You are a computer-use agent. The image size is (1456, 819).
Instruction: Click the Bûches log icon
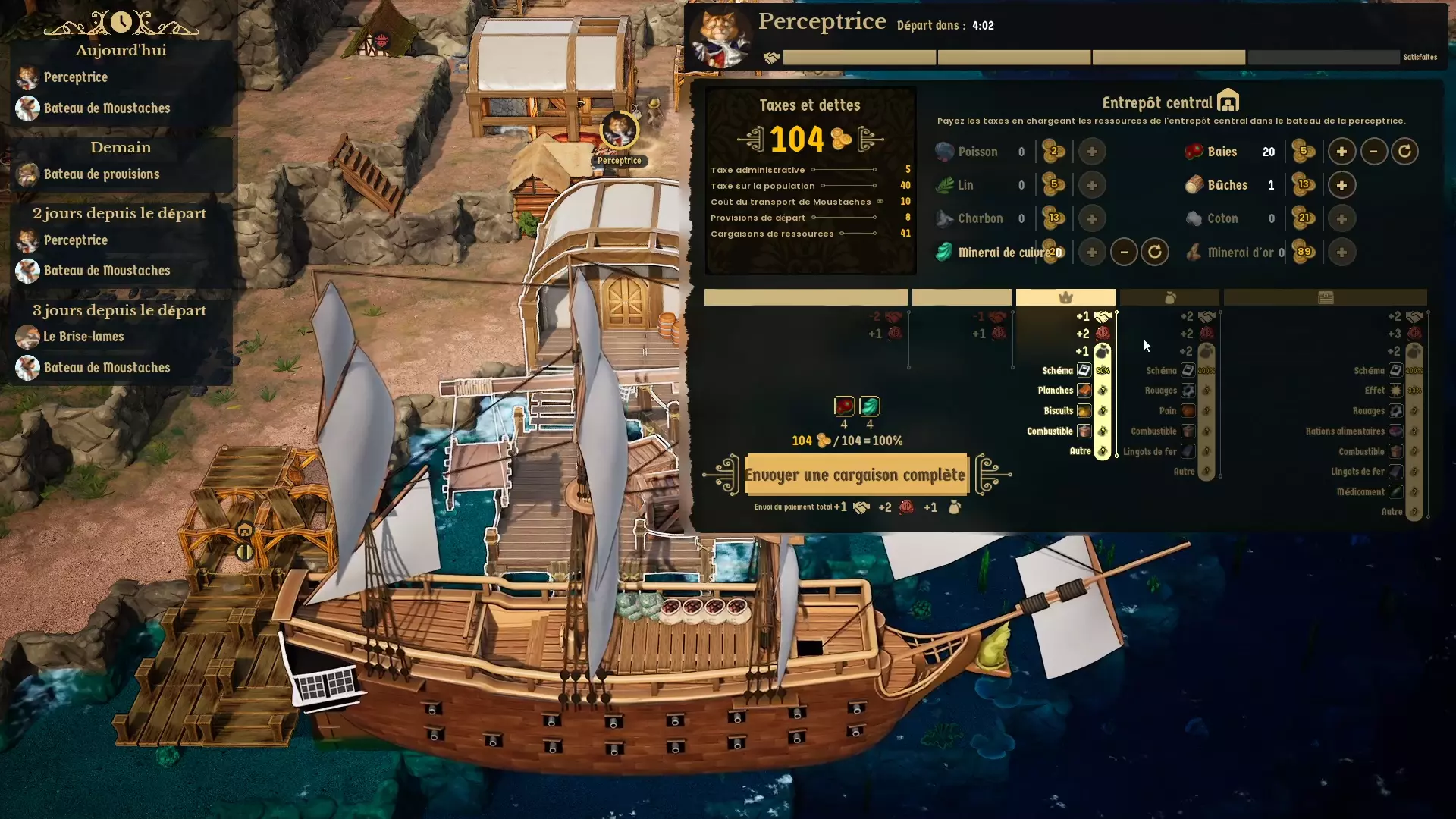click(x=1194, y=185)
